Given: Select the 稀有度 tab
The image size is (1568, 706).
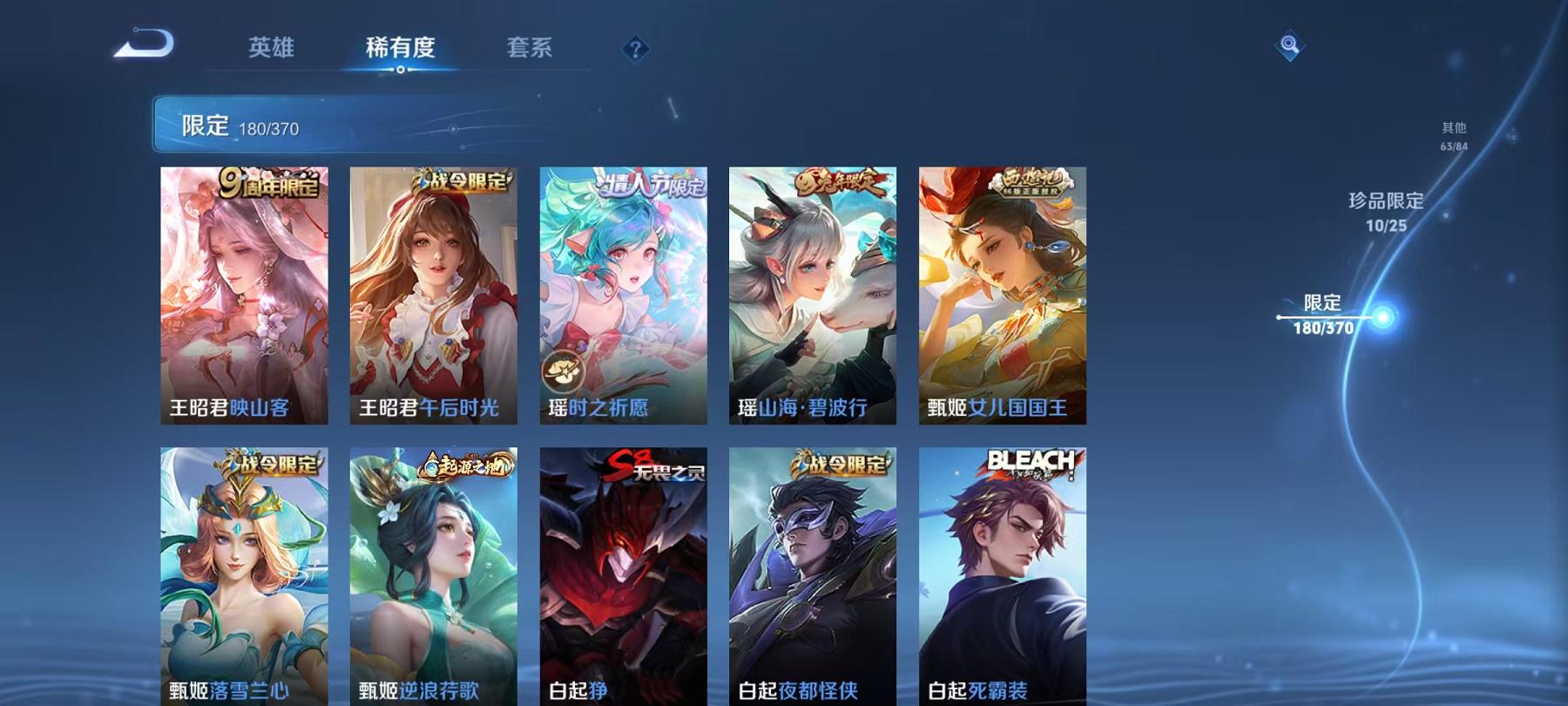Looking at the screenshot, I should [402, 50].
